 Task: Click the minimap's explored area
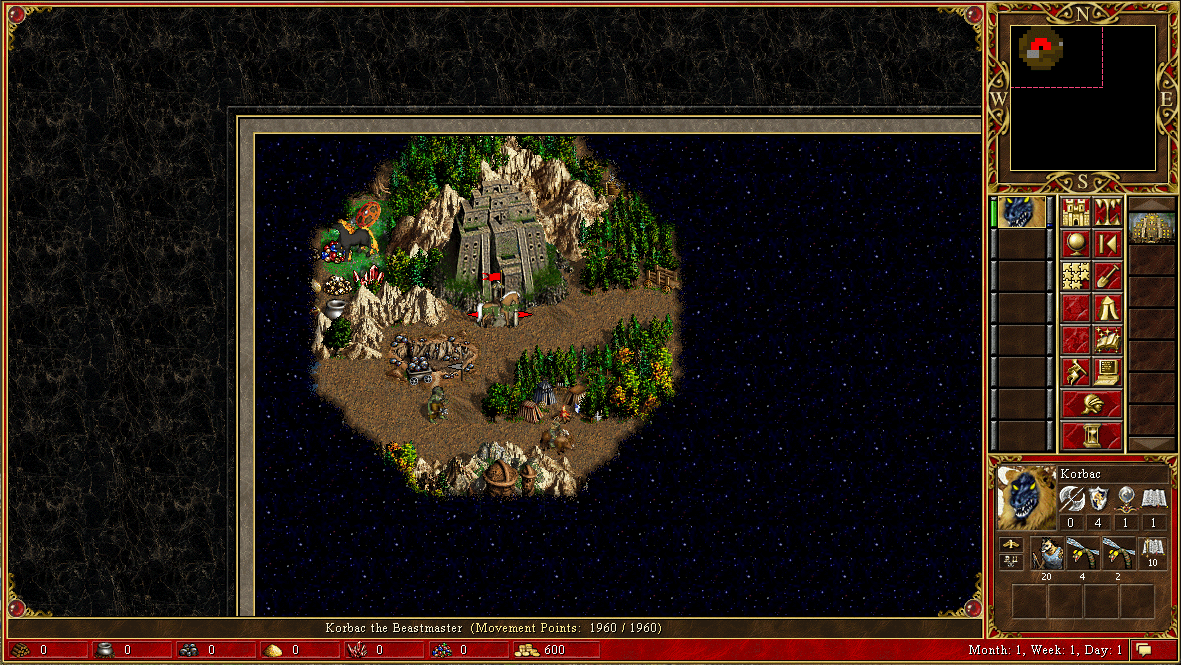[1041, 48]
